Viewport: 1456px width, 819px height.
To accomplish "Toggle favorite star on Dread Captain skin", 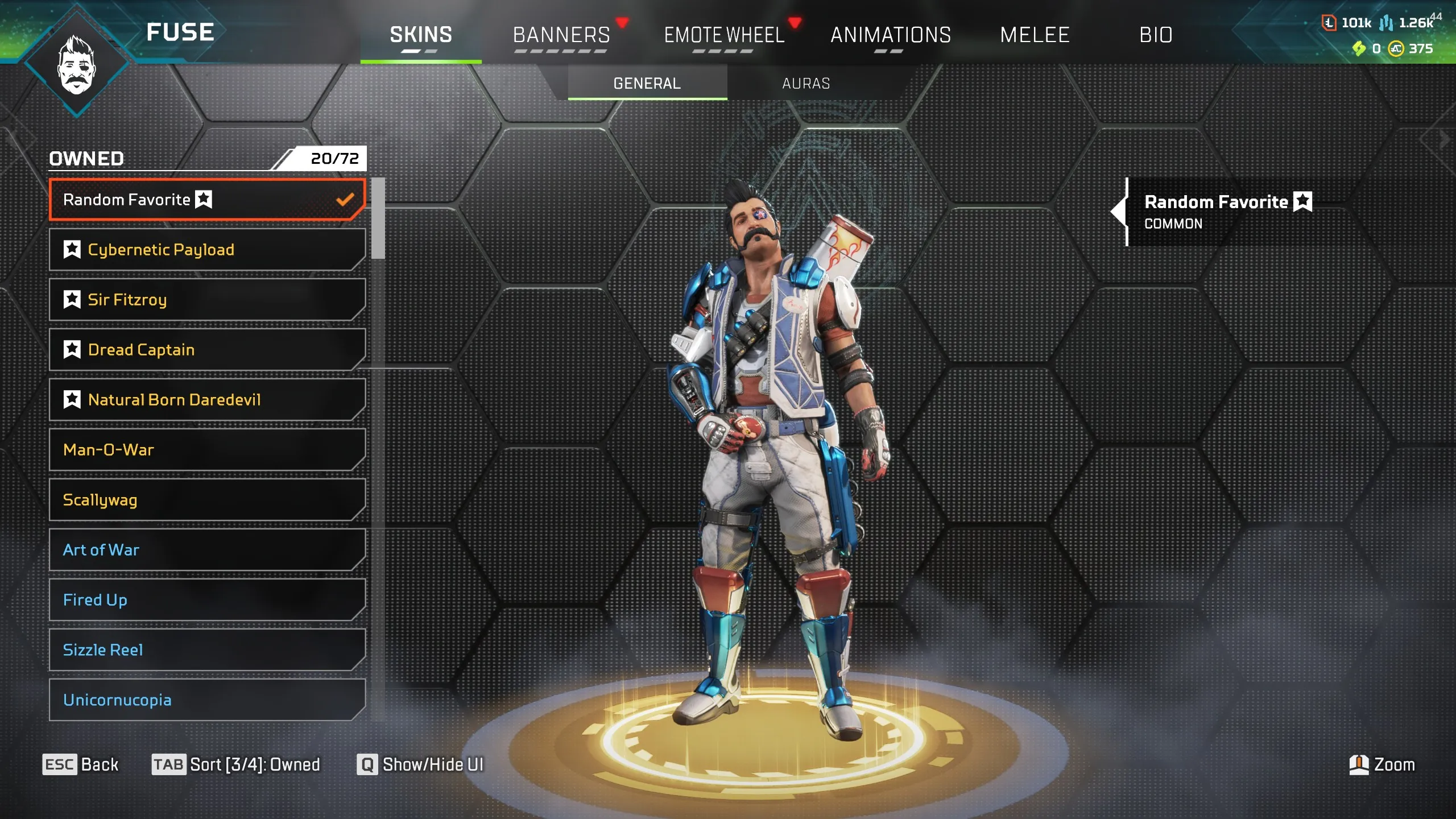I will (72, 349).
